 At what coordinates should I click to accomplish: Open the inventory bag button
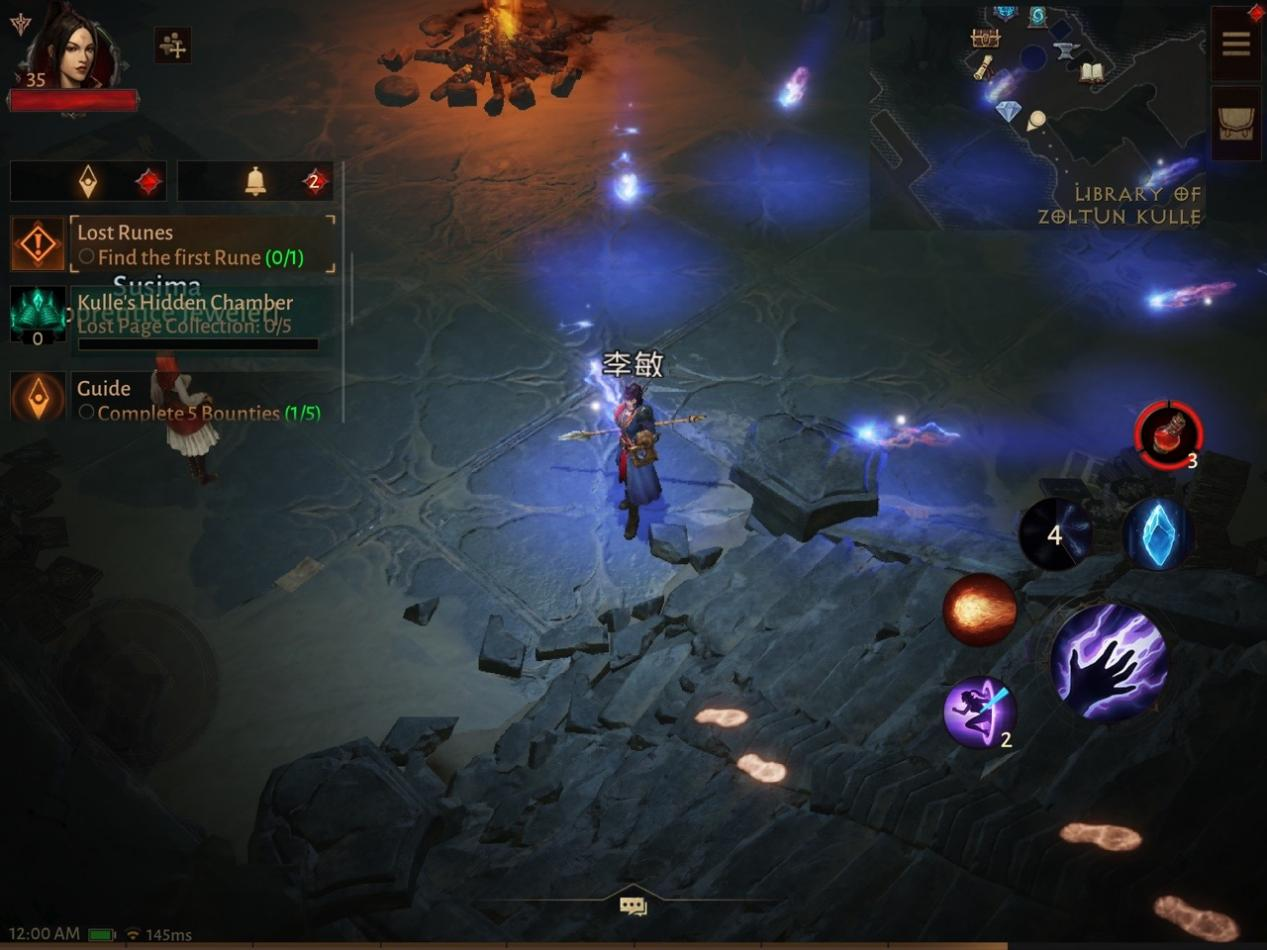(x=1236, y=123)
